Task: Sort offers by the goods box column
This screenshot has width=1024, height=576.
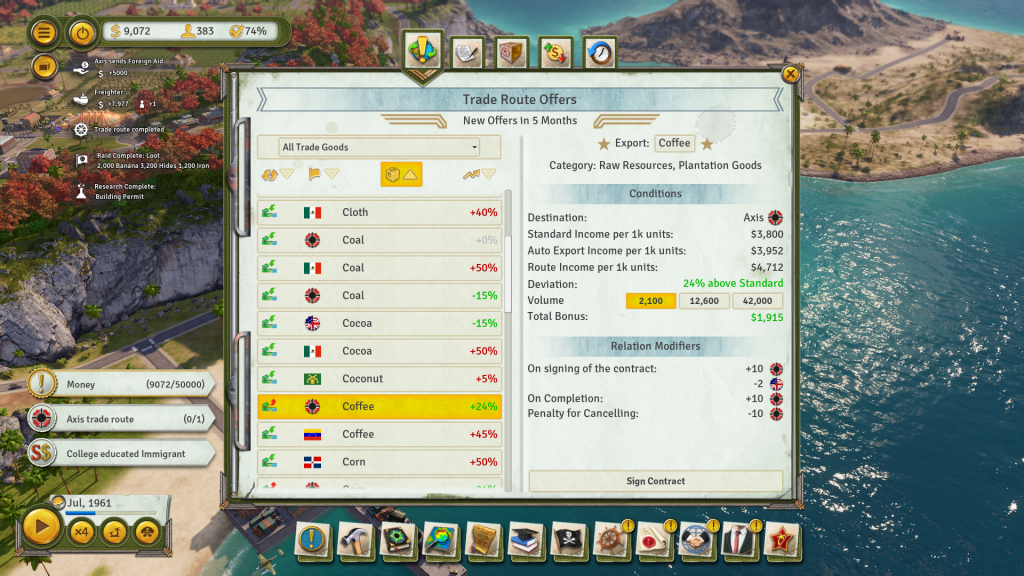Action: (x=401, y=175)
